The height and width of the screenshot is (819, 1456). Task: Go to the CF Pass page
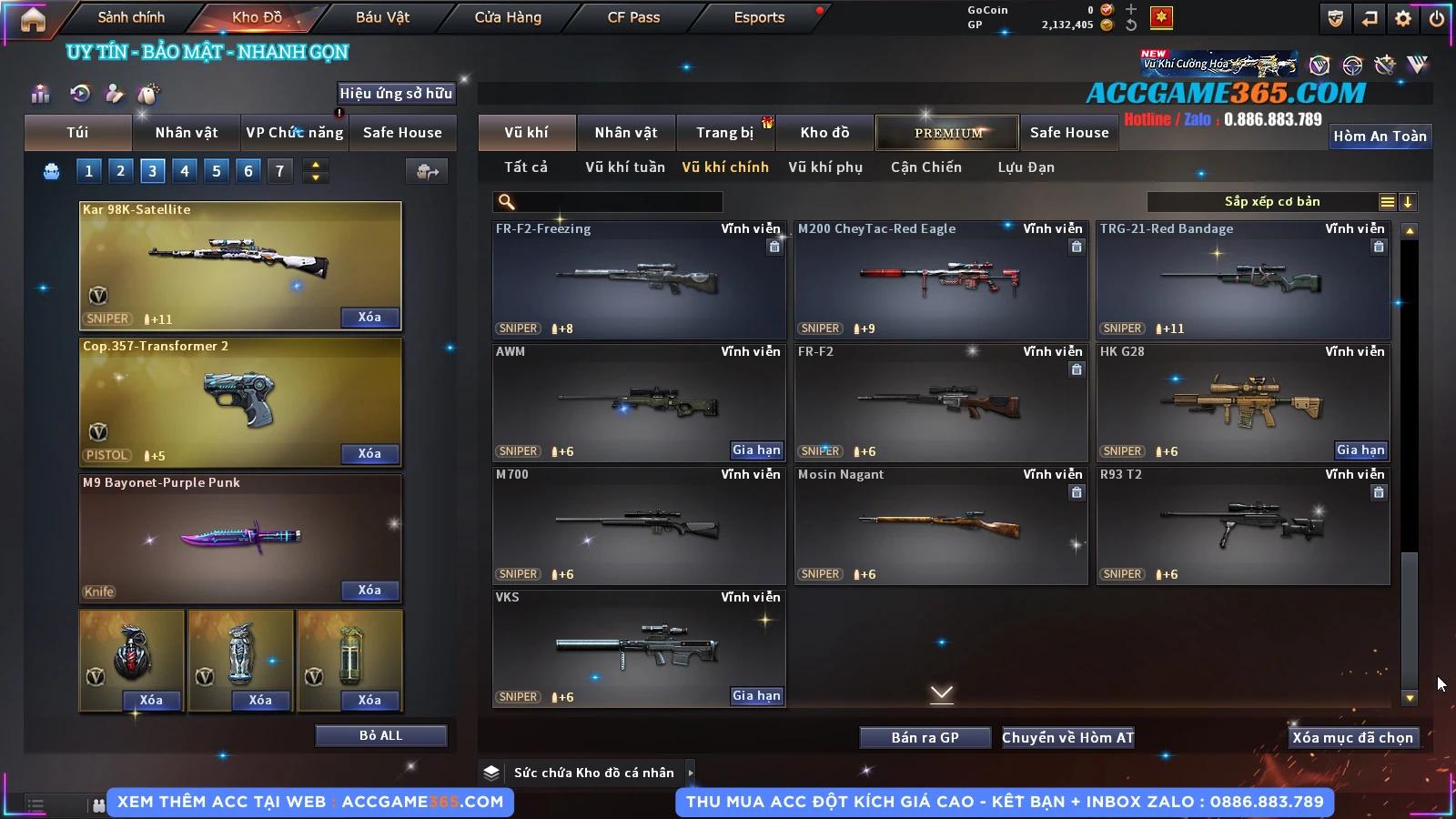633,17
